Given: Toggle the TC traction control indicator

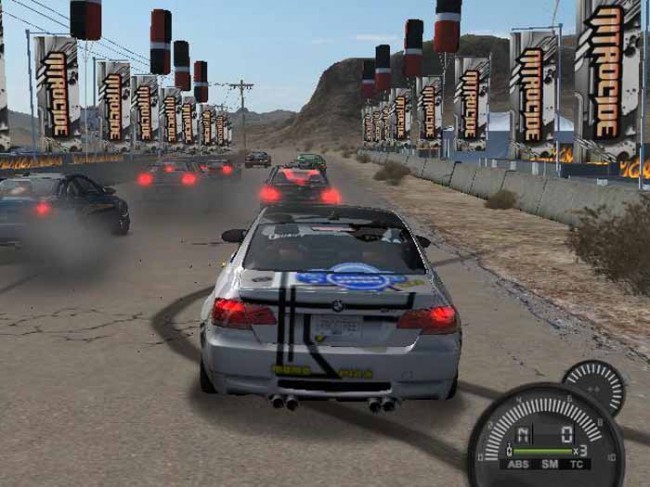Looking at the screenshot, I should tap(577, 464).
